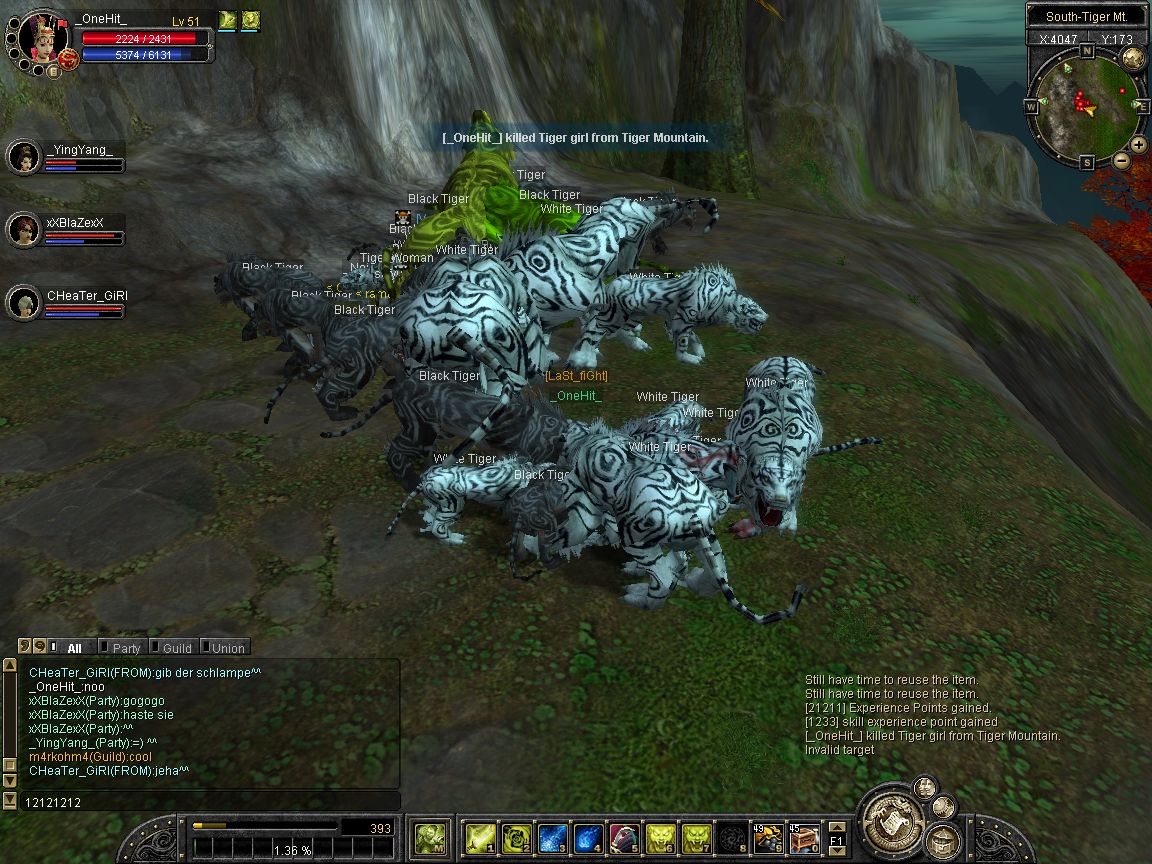Show the All chat tab
1152x864 pixels.
(73, 648)
